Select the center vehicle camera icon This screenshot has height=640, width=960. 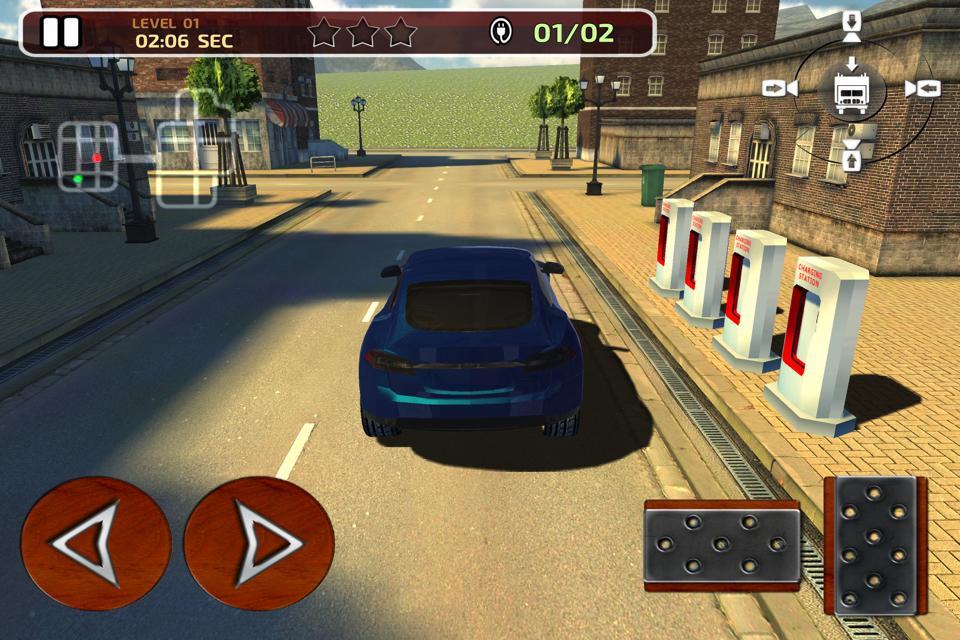[x=852, y=89]
